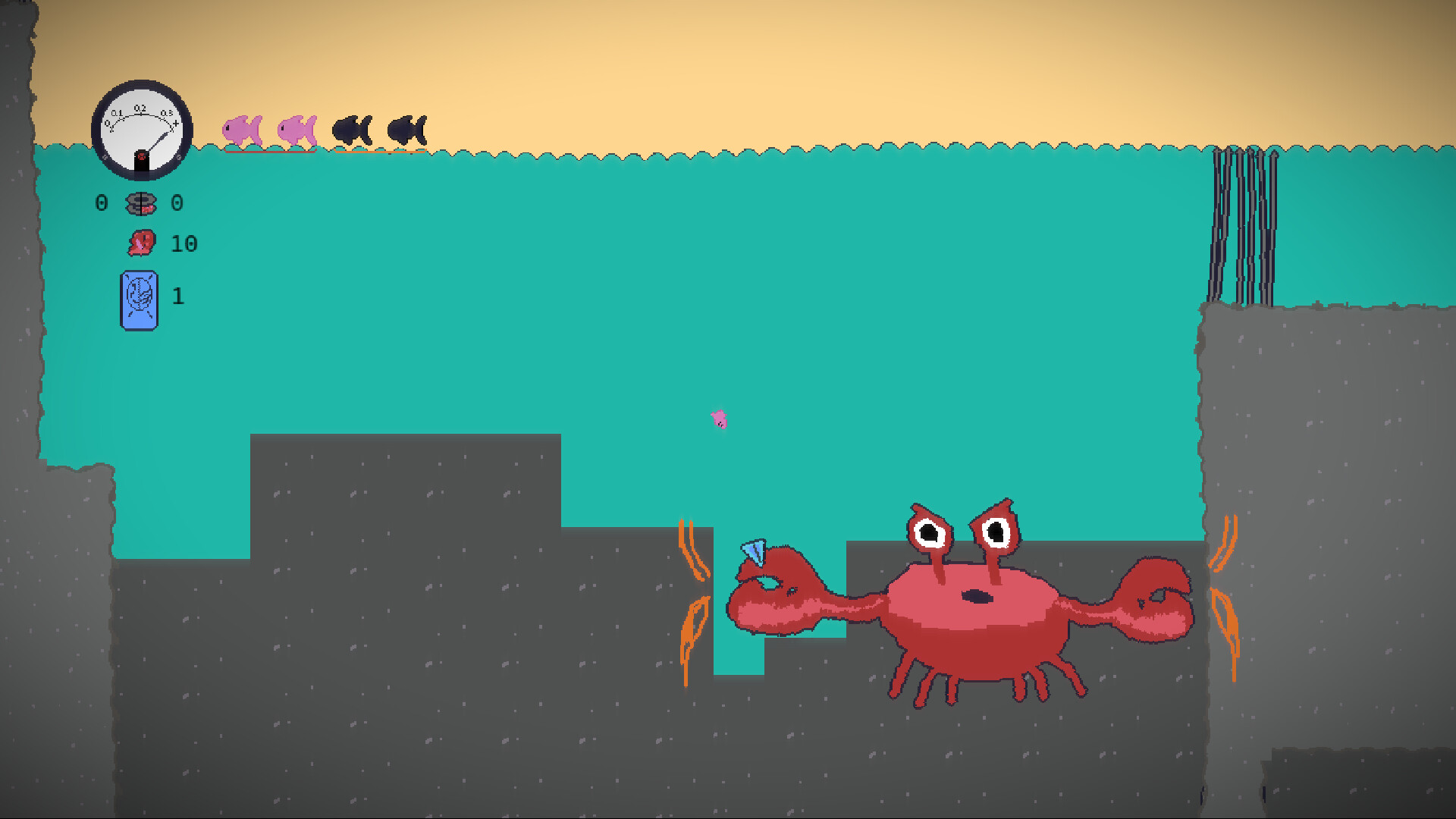
Task: Open the blue fish card showing 1
Action: [140, 299]
